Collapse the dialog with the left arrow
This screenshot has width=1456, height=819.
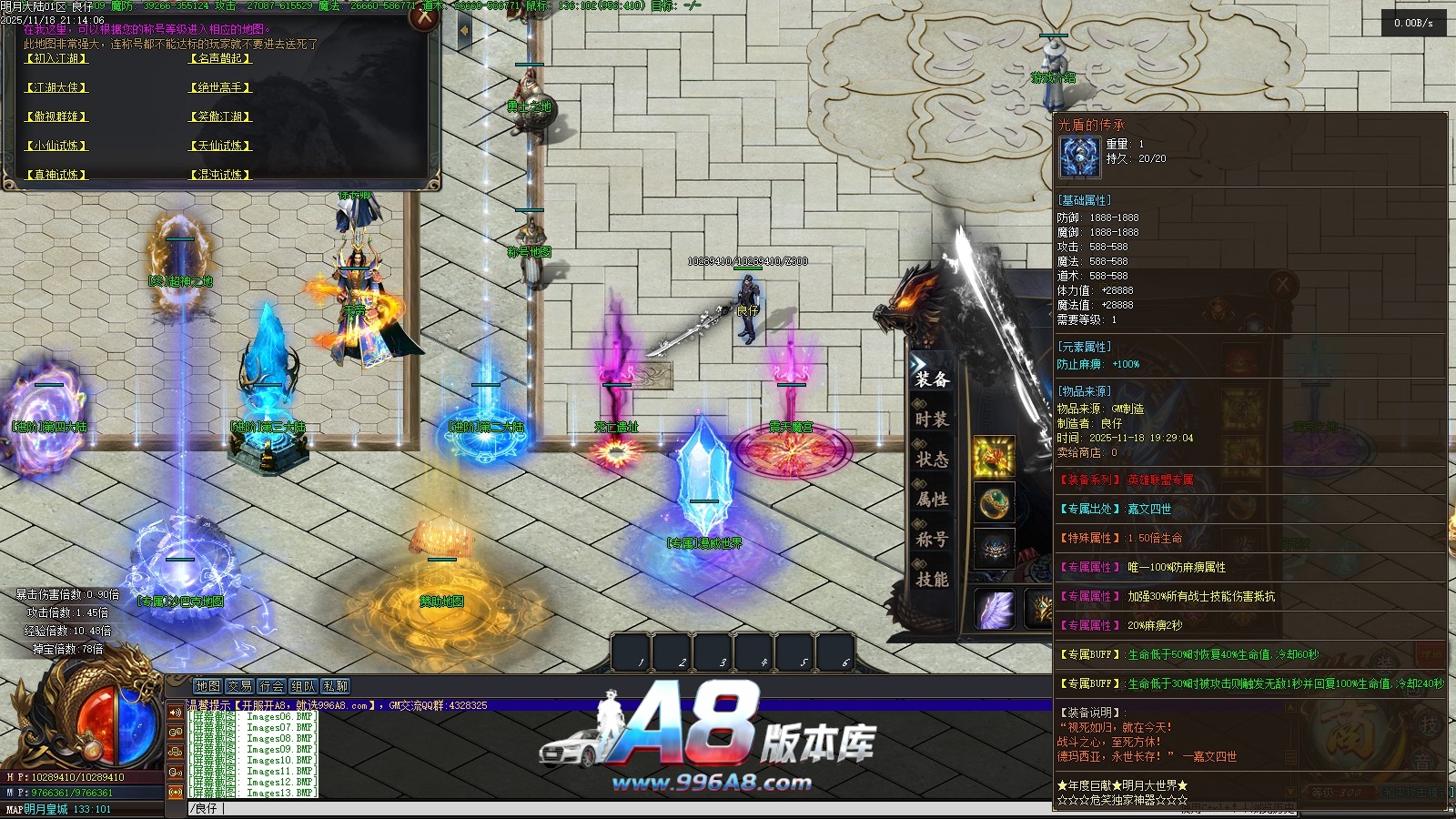point(464,30)
